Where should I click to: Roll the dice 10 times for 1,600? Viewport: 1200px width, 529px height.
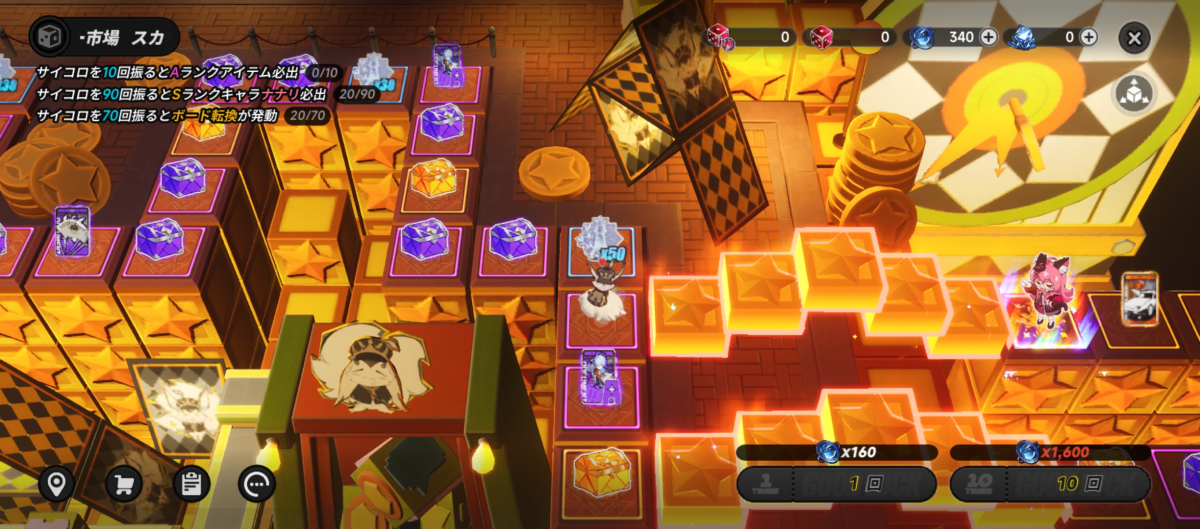1049,484
